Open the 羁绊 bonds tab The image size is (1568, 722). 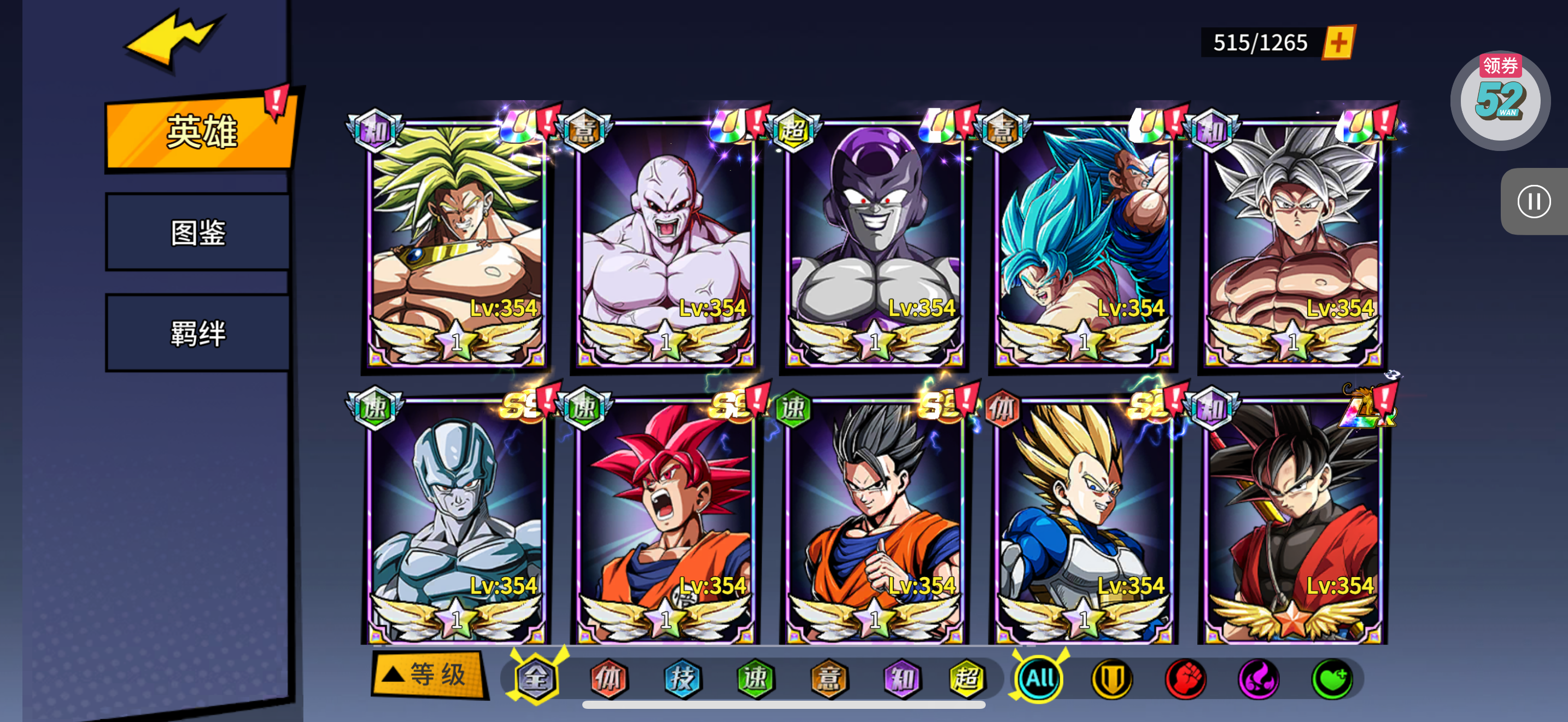tap(198, 333)
